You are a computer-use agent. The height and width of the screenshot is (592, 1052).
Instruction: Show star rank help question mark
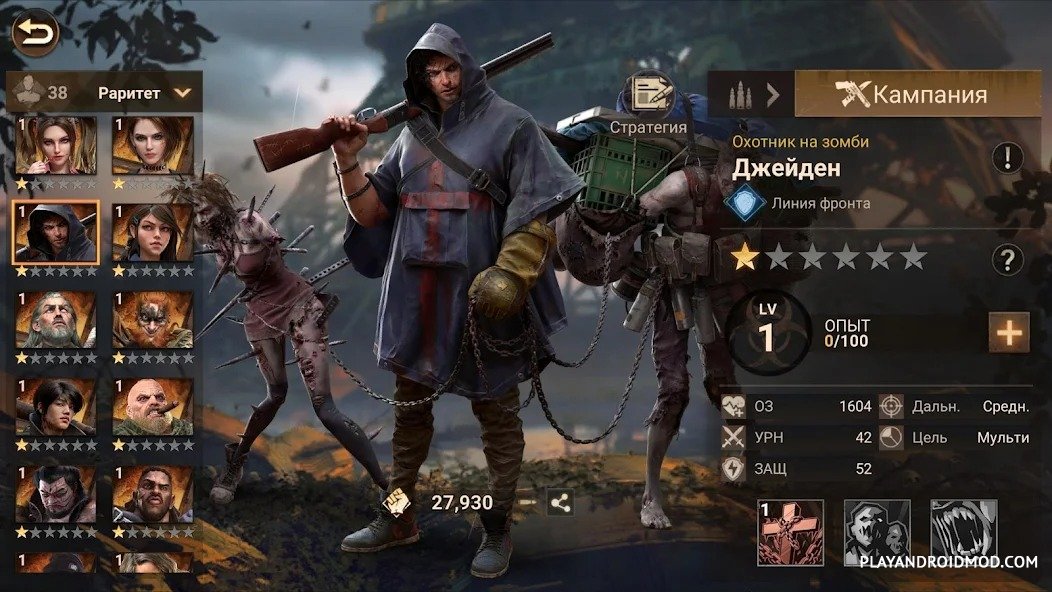pyautogui.click(x=1007, y=260)
